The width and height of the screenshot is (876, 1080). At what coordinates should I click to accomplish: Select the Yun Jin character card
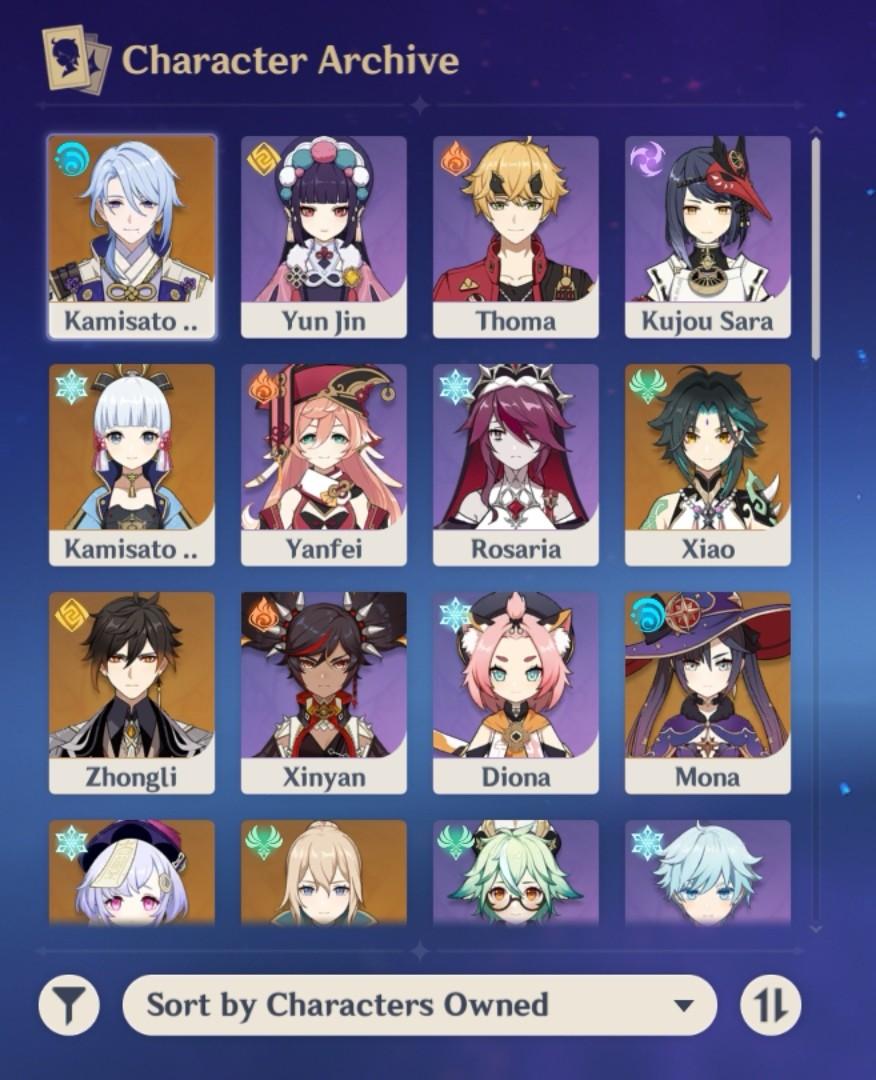(x=323, y=236)
